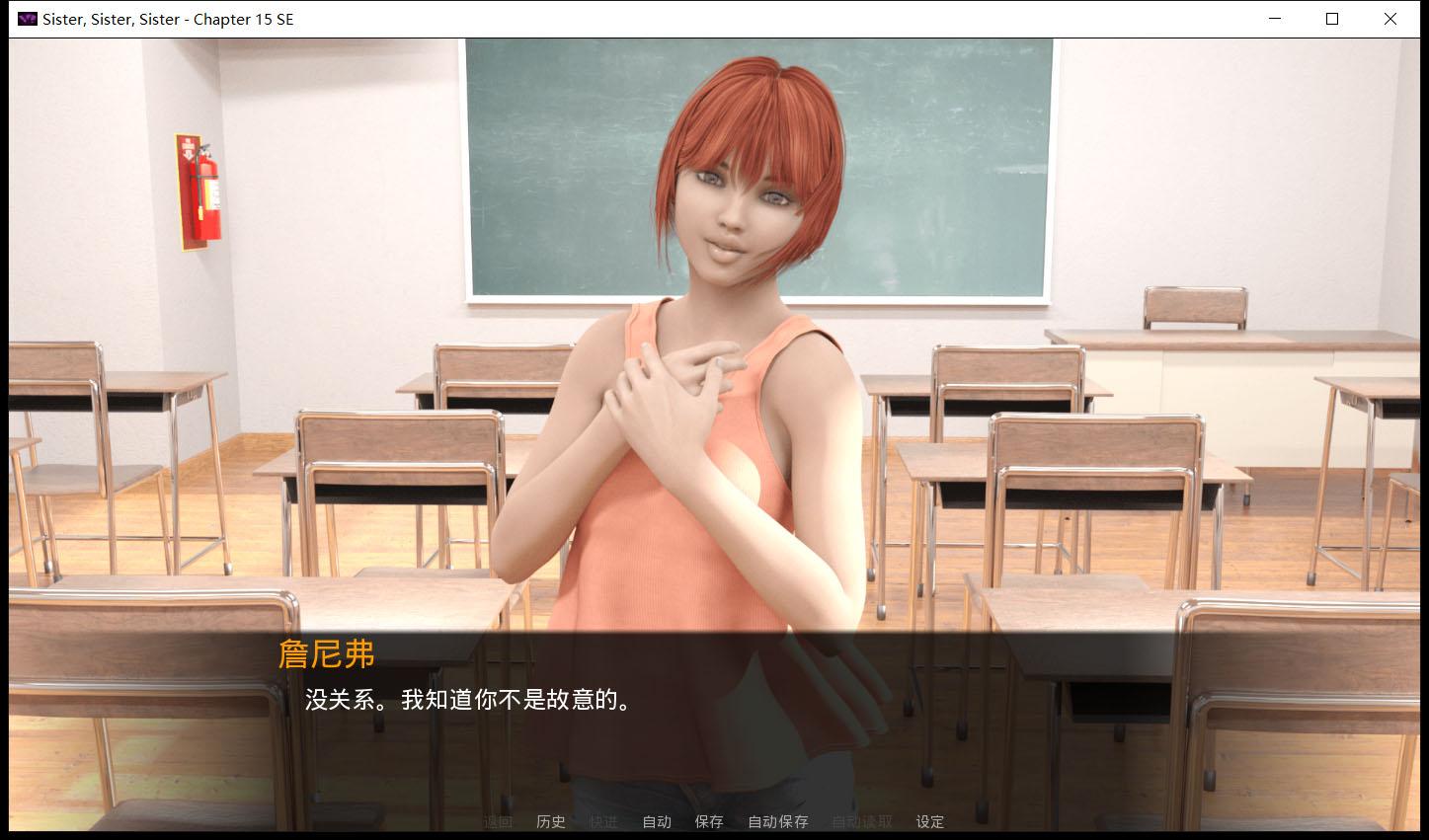Click 自动读取 to load auto-save
The width and height of the screenshot is (1429, 840).
pyautogui.click(x=861, y=821)
